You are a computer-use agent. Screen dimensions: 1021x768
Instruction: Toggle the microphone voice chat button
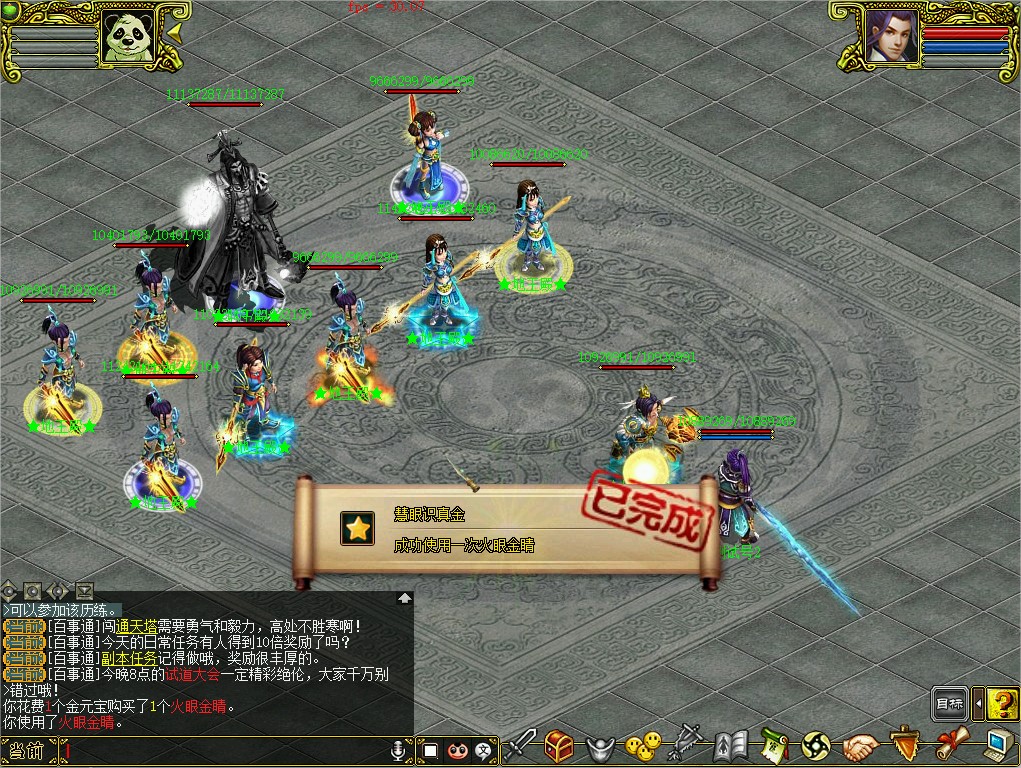(x=400, y=750)
